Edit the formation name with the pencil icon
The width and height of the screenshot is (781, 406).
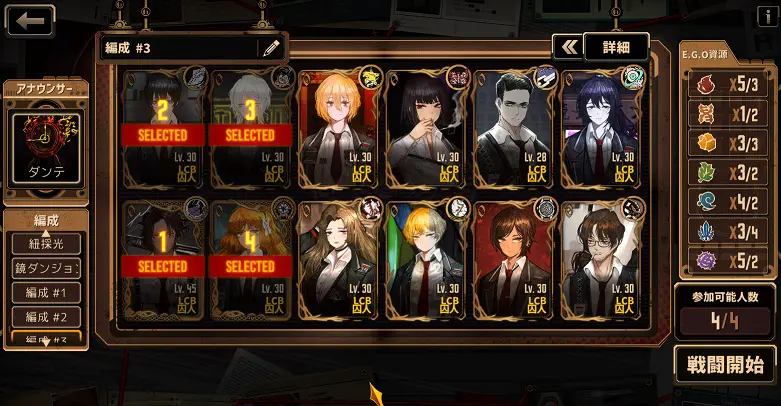tap(270, 48)
